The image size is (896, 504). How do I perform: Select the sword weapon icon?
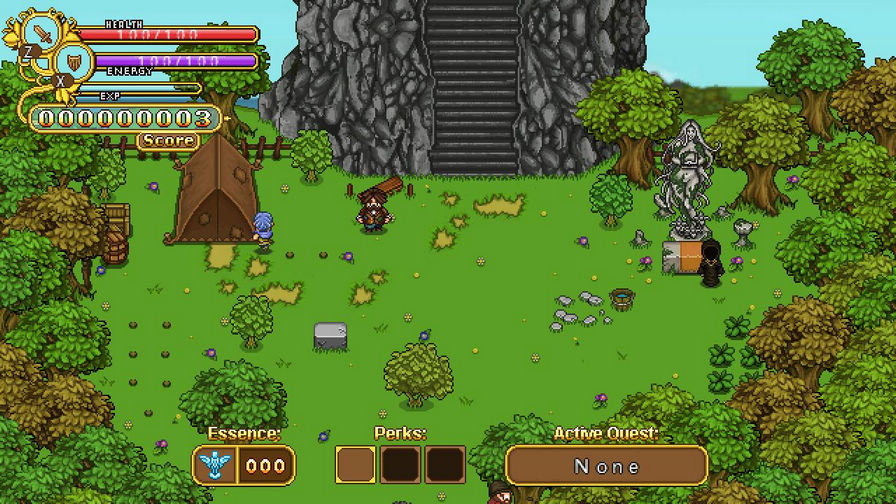point(42,32)
